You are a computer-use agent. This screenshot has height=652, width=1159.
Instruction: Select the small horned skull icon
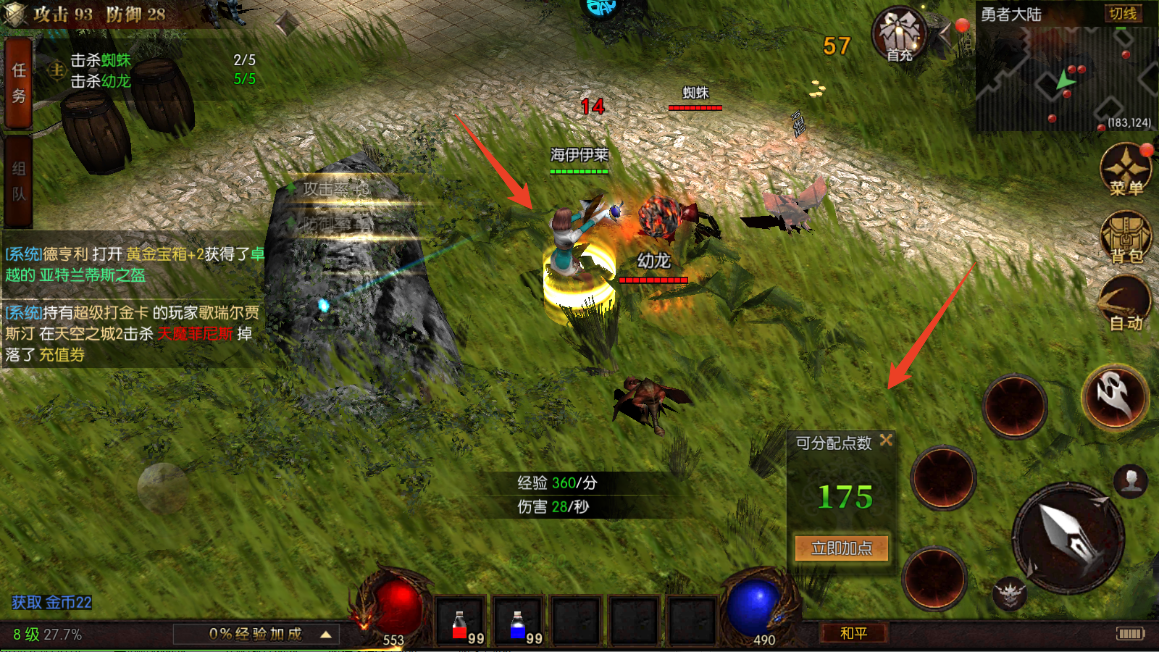tap(1010, 594)
